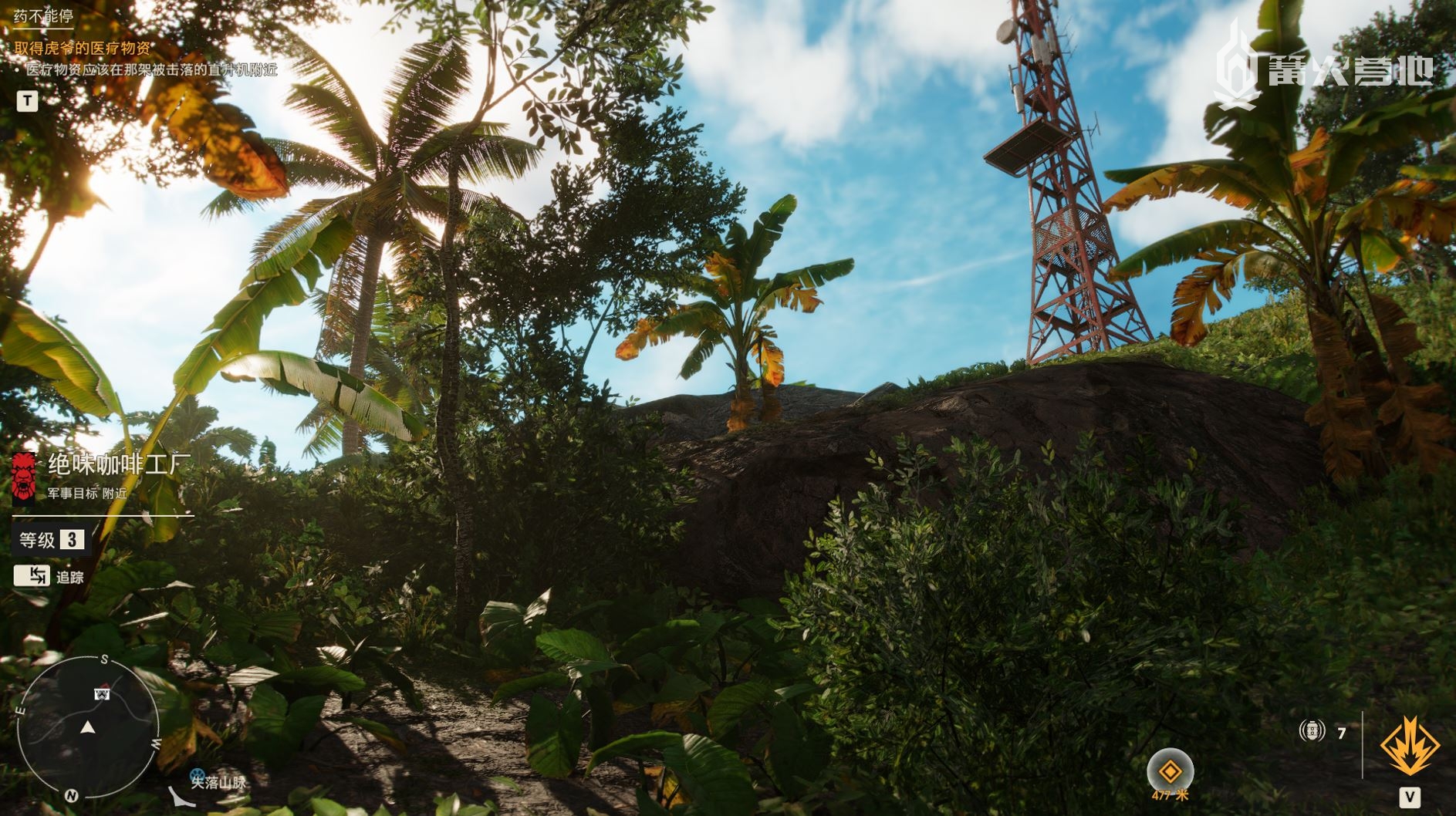Viewport: 1456px width, 816px height.
Task: Select the yellow diamond waypoint marker
Action: coord(1170,770)
